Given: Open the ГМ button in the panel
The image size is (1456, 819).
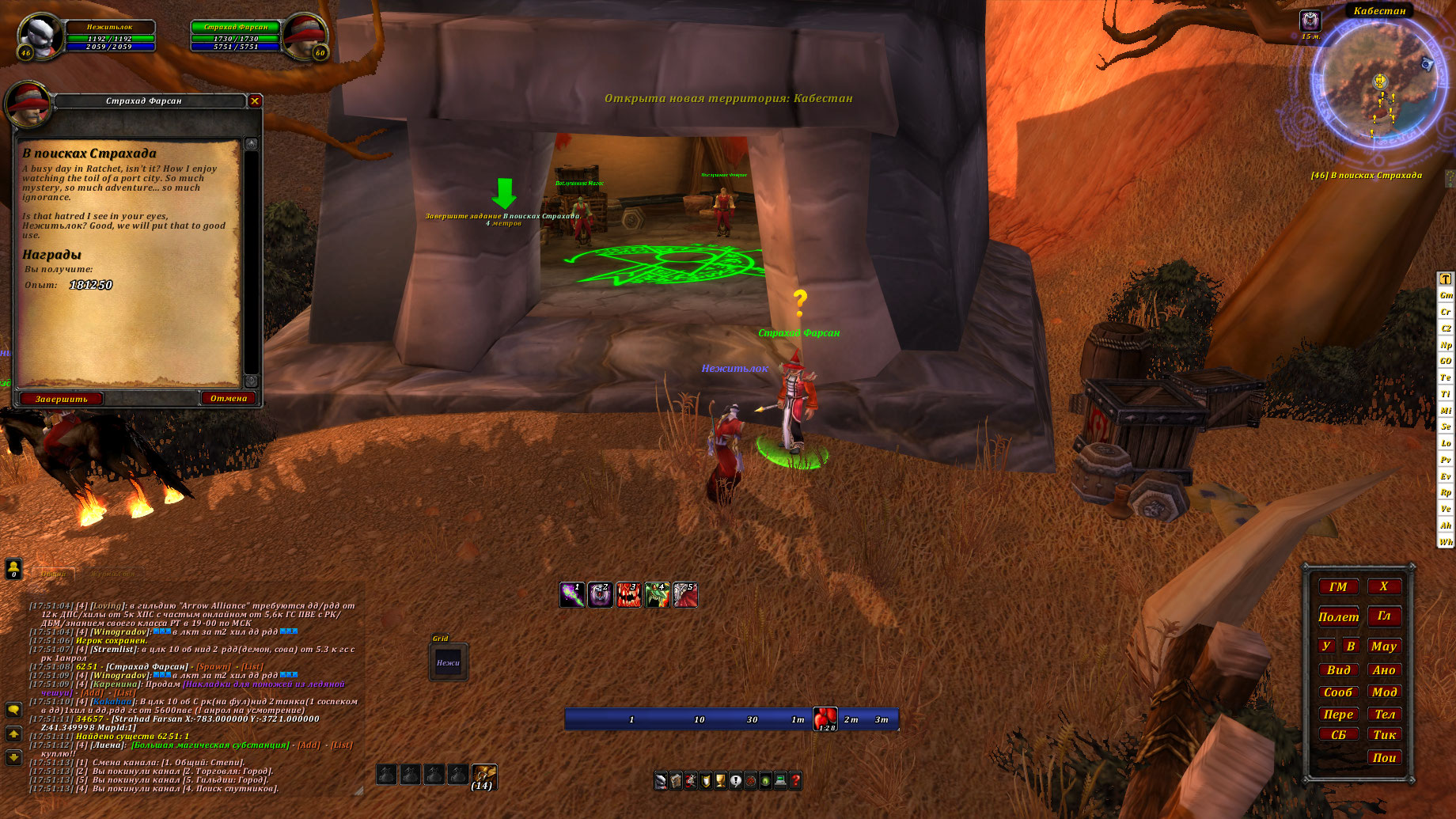Looking at the screenshot, I should 1338,586.
